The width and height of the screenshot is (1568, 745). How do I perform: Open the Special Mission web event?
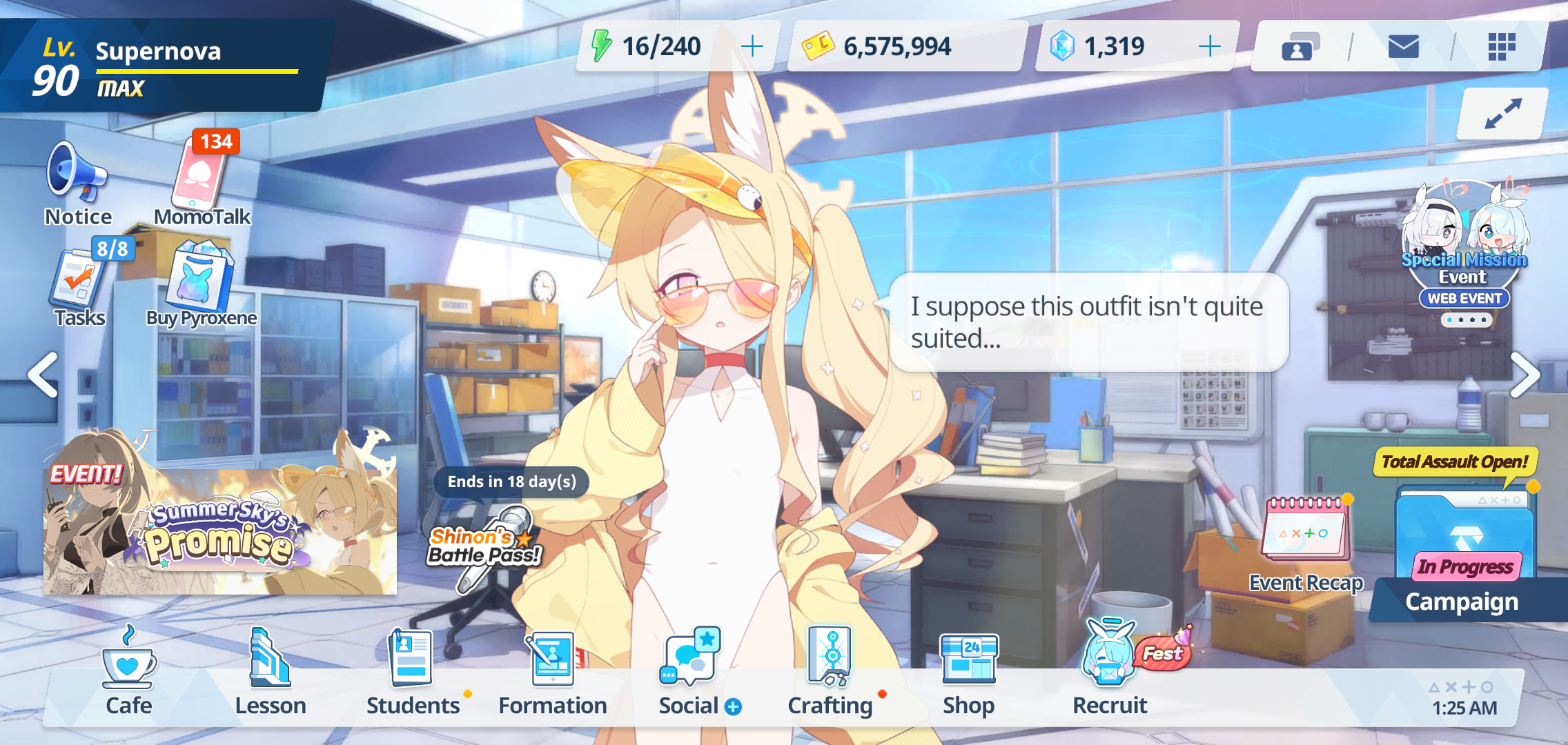tap(1464, 248)
